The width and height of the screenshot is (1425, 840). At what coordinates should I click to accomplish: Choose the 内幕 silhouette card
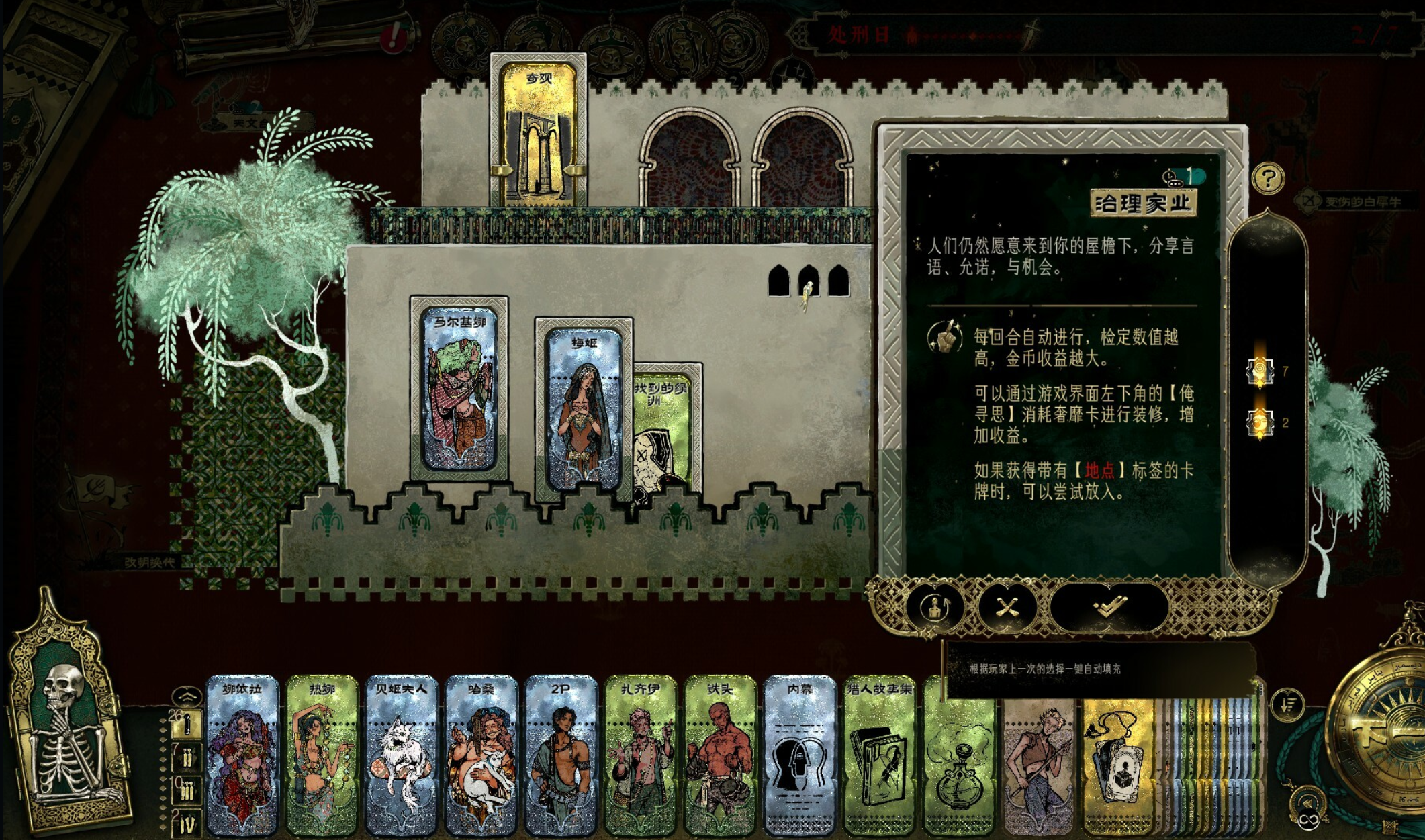click(800, 755)
